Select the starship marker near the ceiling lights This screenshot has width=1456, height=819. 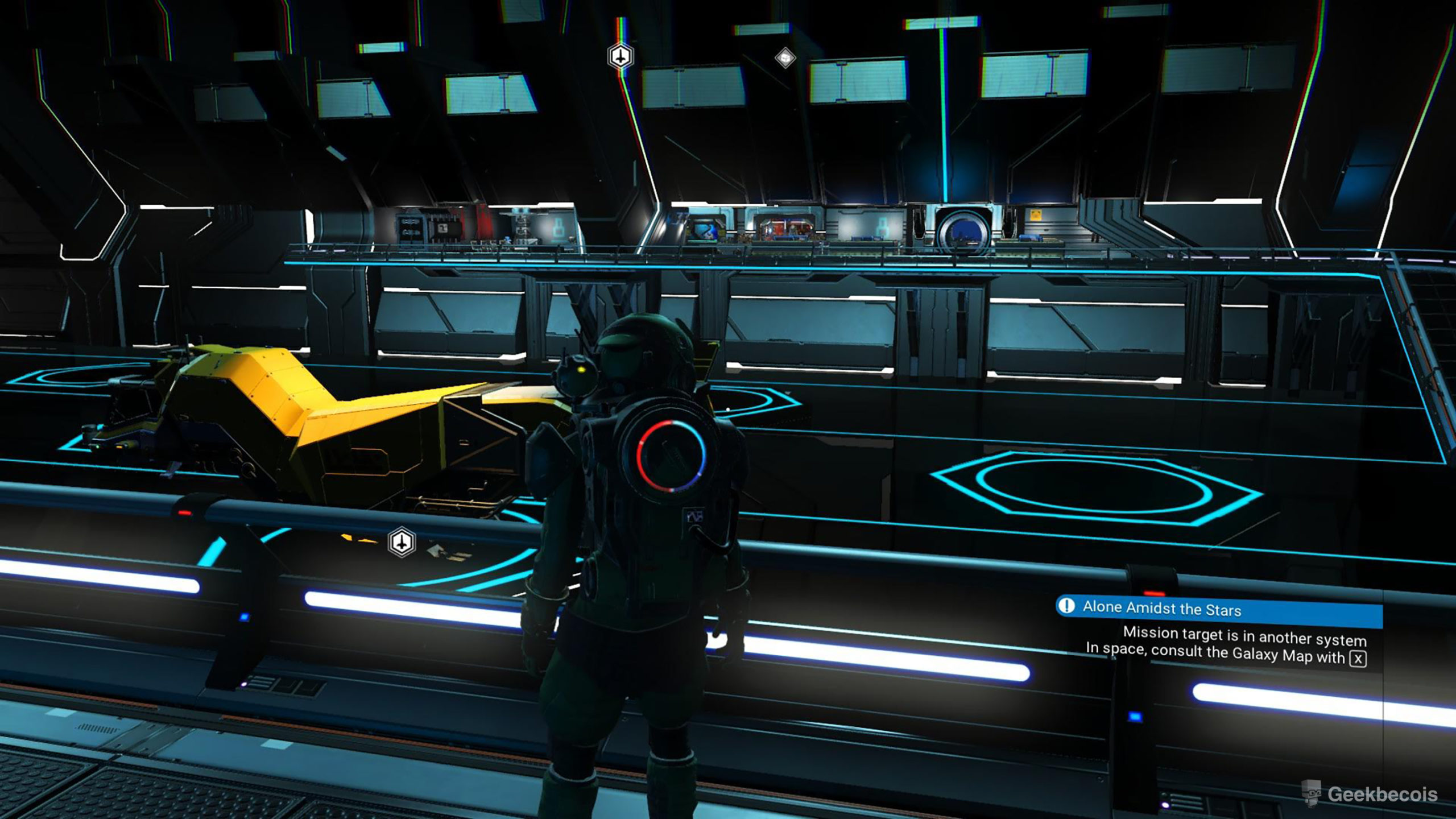pyautogui.click(x=620, y=56)
